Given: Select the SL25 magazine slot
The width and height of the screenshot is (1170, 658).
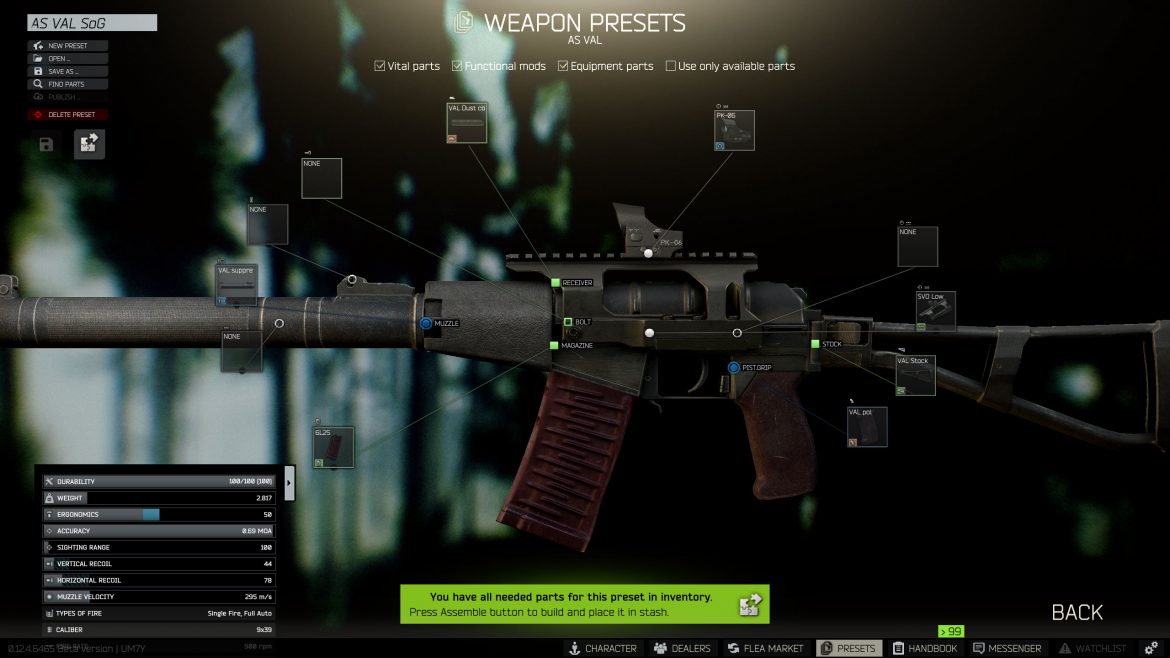Looking at the screenshot, I should (x=333, y=448).
